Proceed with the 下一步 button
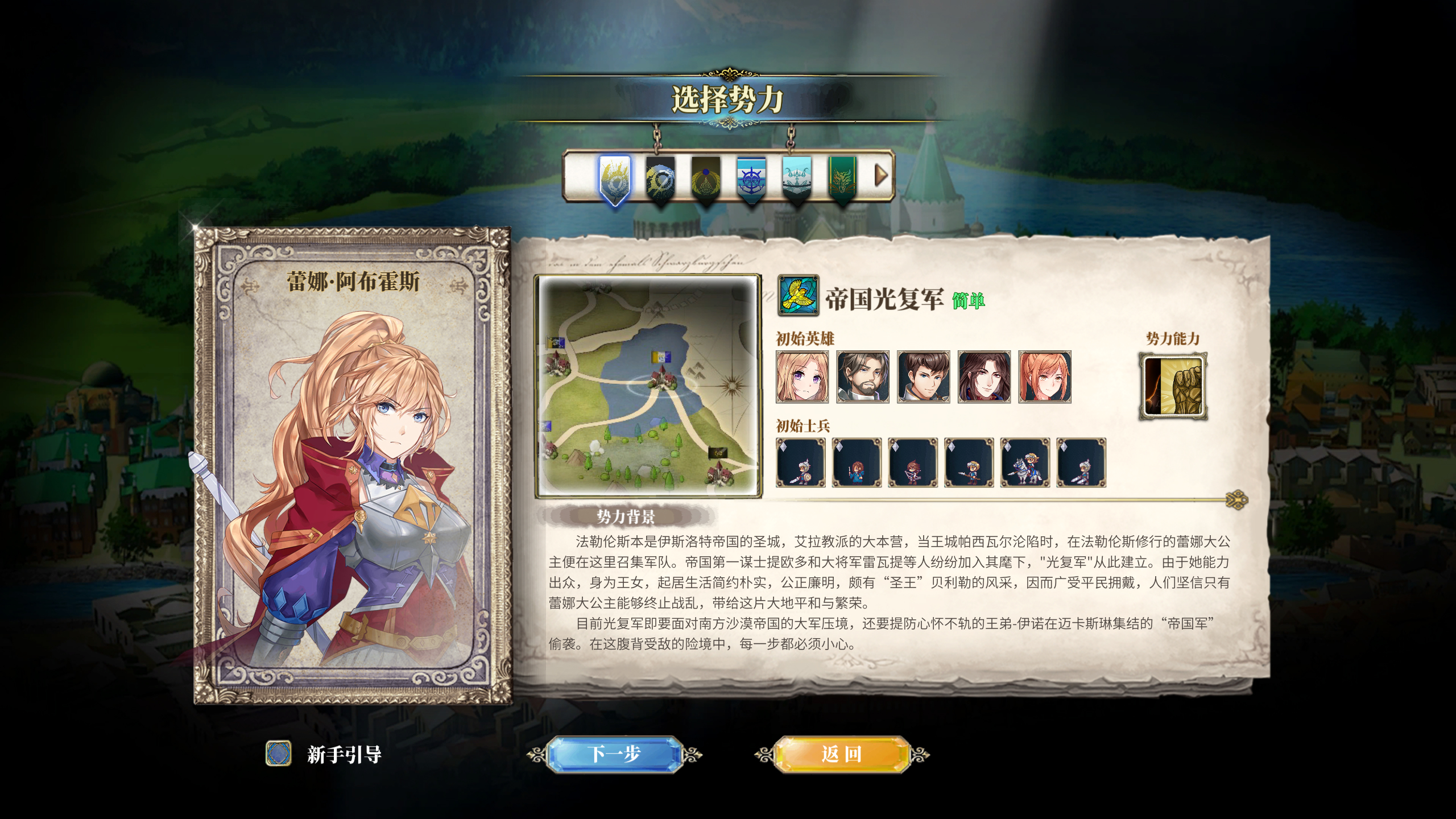 (614, 754)
